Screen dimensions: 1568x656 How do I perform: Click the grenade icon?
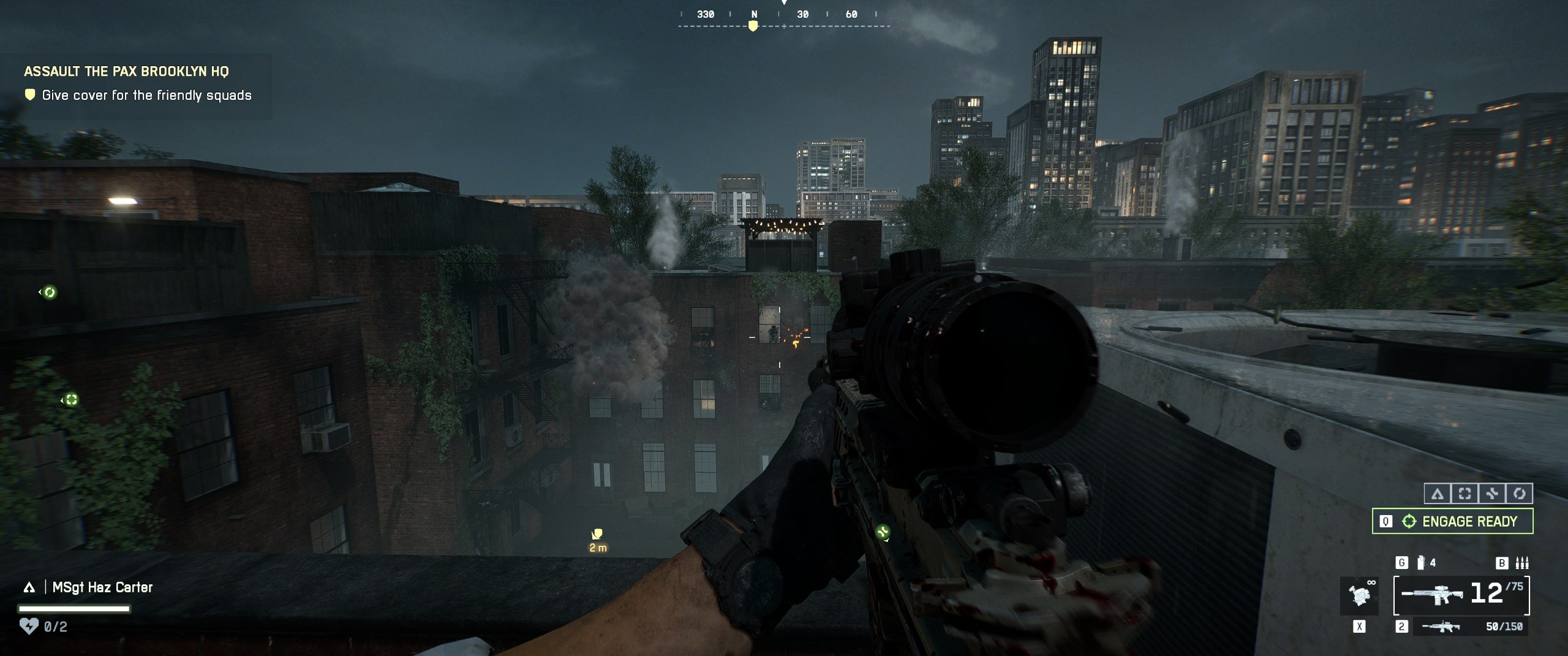(x=1421, y=563)
